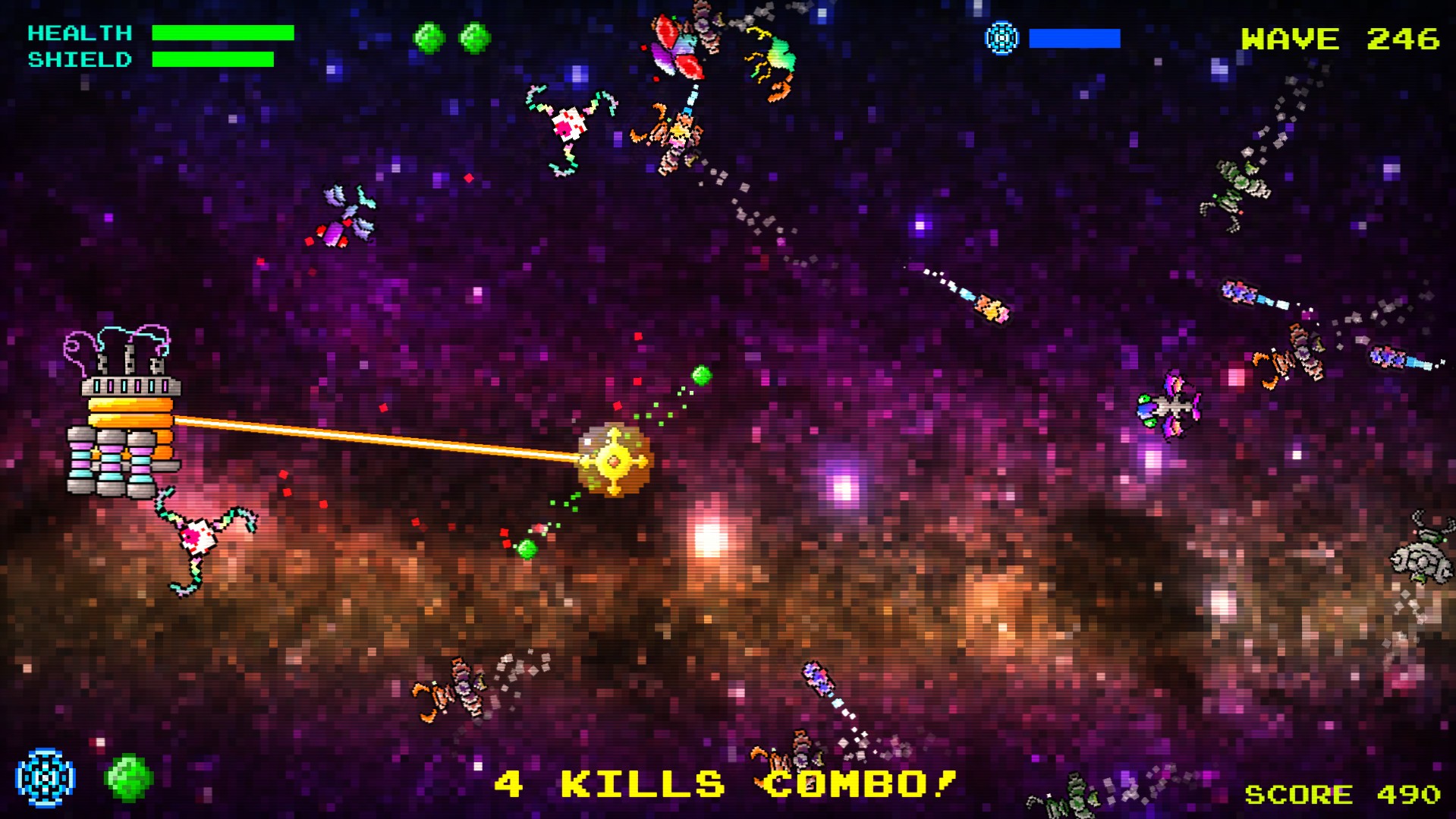The image size is (1456, 819).
Task: Select the HEALTH label text
Action: 80,32
